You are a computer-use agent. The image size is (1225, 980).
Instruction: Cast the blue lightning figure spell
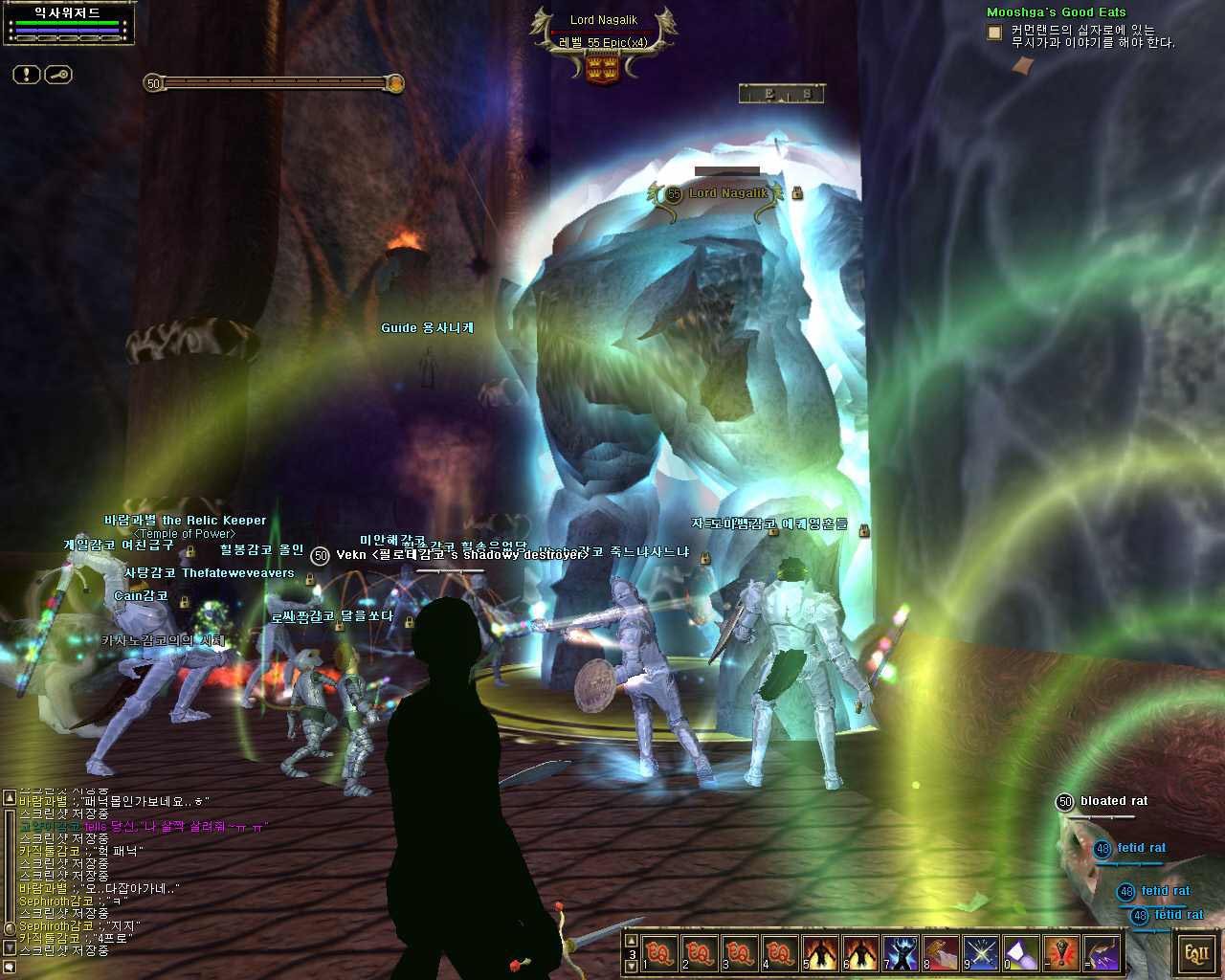[x=901, y=954]
